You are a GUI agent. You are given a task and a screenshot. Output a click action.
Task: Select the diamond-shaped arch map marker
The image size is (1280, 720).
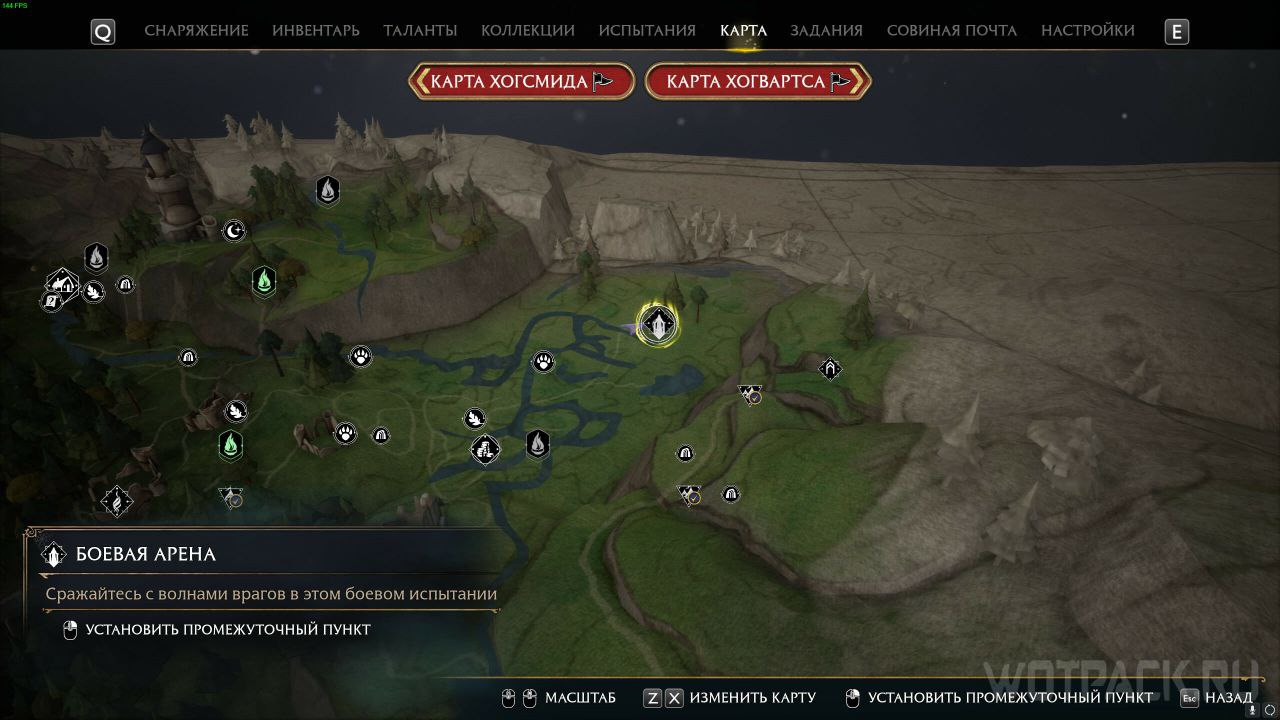(830, 369)
